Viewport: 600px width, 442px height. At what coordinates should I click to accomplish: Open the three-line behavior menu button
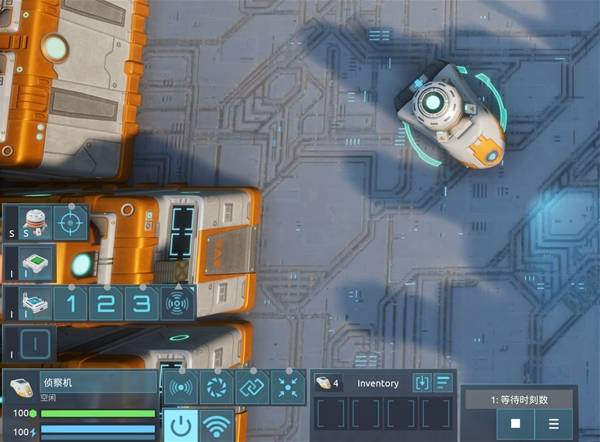coord(553,423)
